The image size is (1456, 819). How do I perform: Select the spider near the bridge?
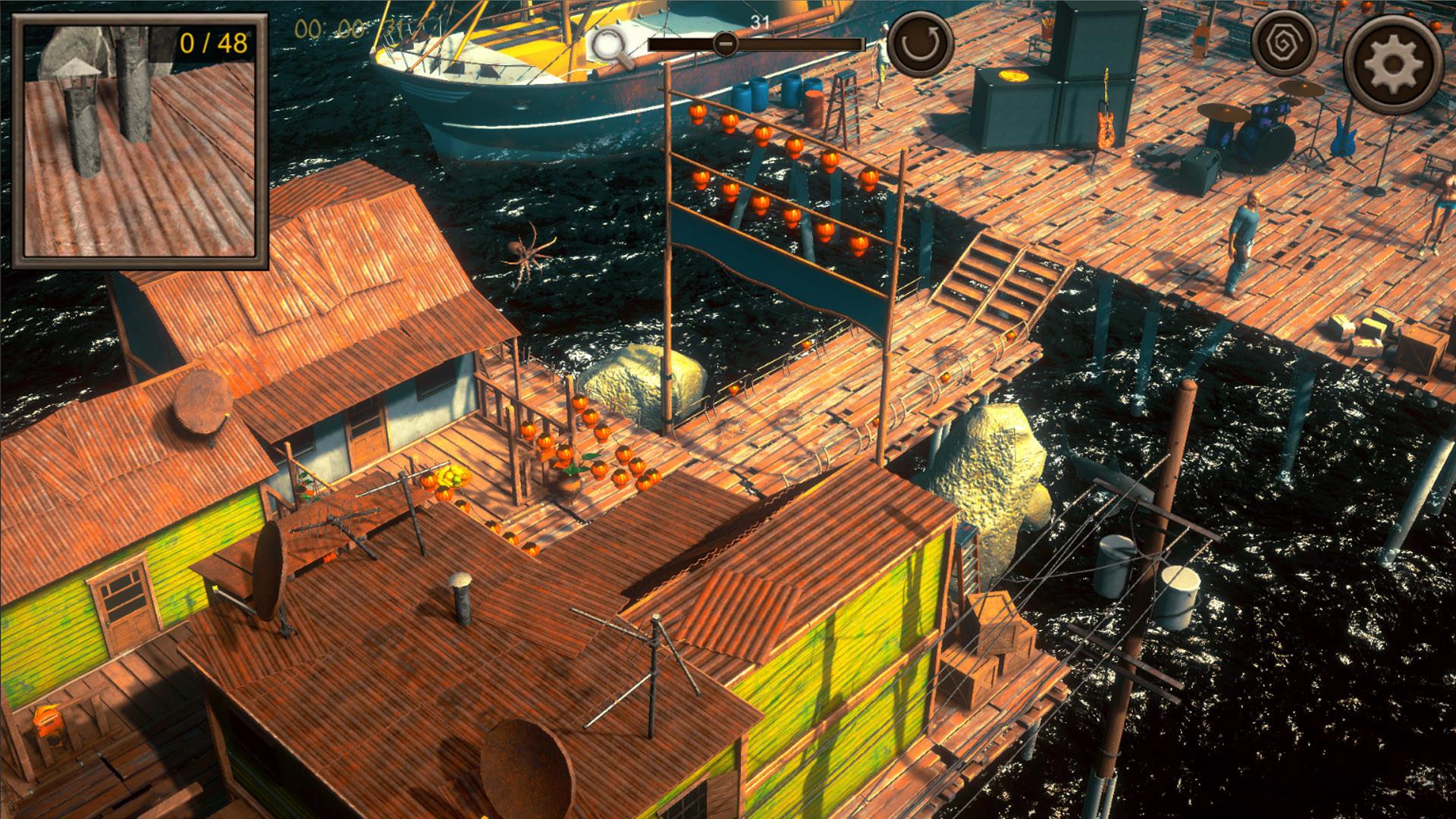(526, 250)
